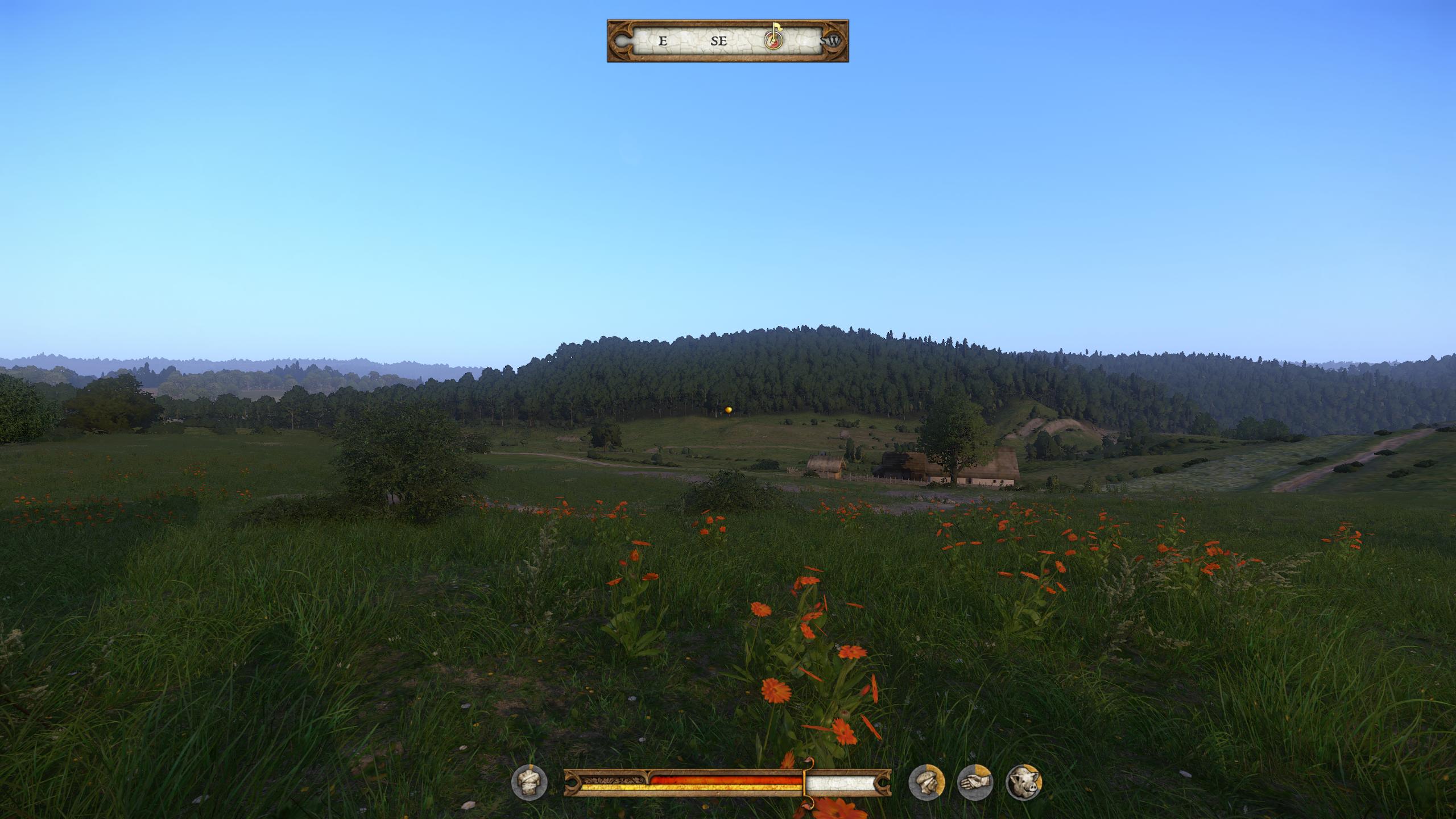
Task: Click the blindfolded head status icon
Action: [x=926, y=782]
